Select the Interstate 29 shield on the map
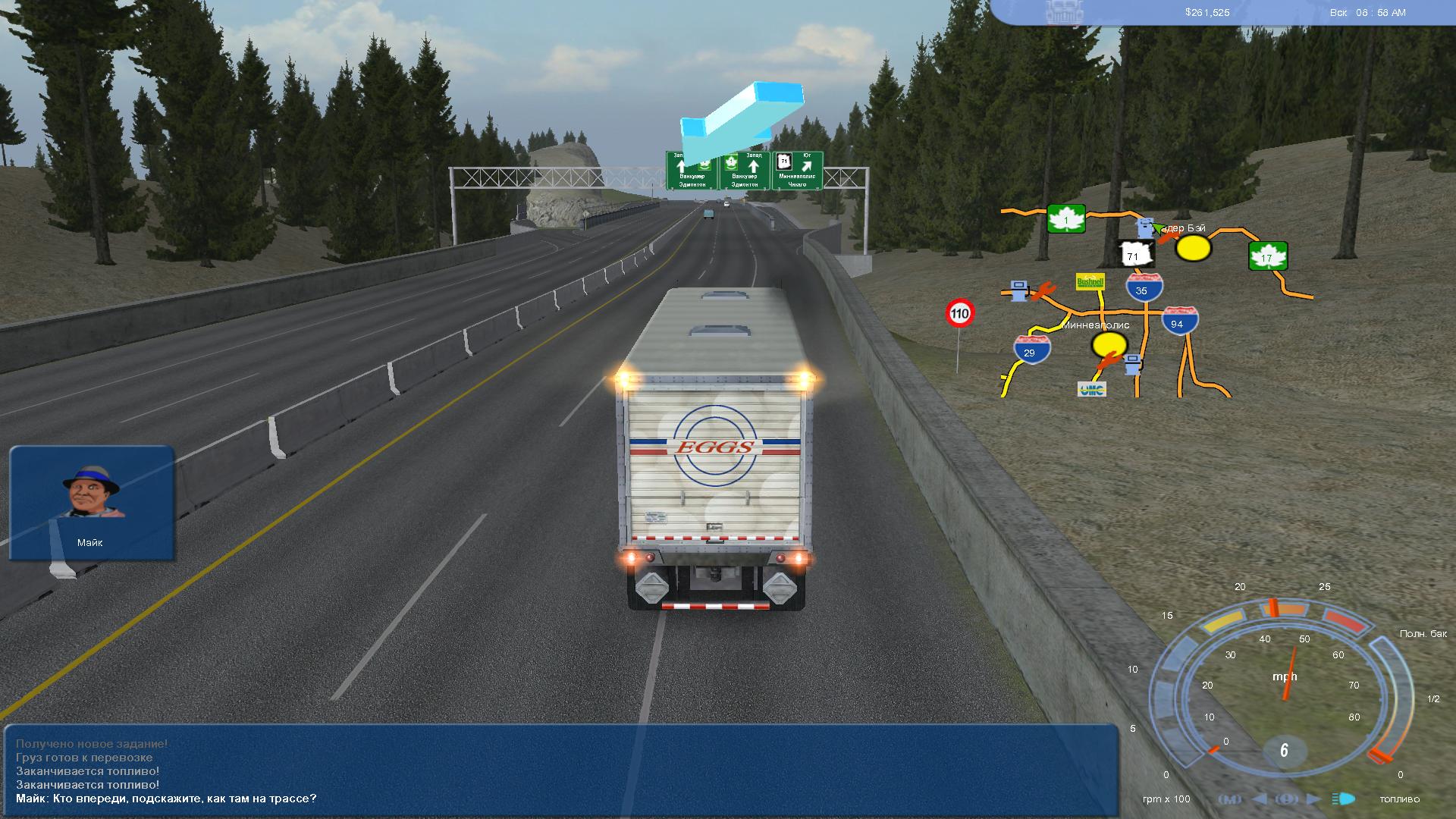Screen dimensions: 1456x819 pos(1031,350)
